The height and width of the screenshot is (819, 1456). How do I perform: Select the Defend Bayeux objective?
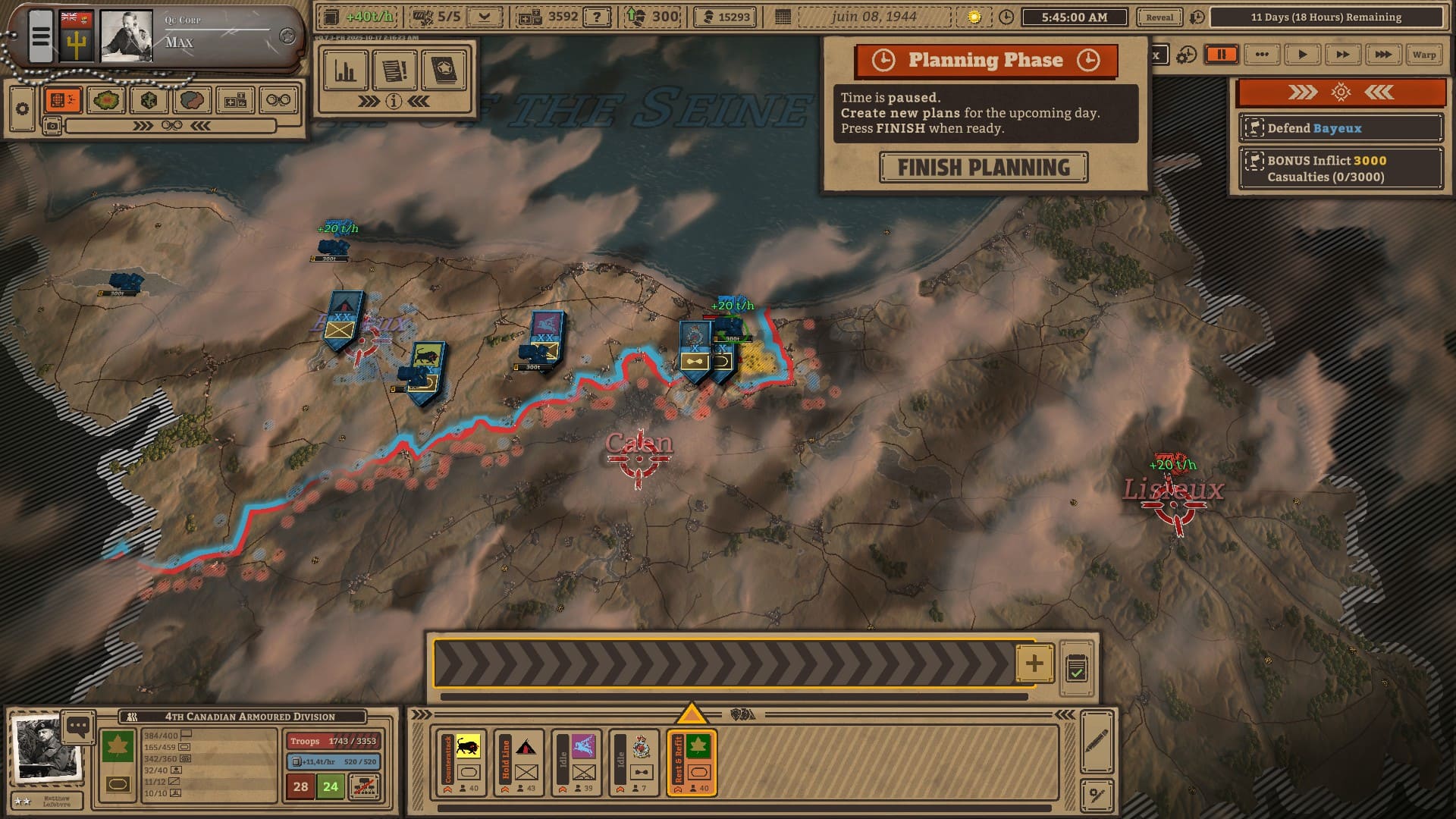click(1340, 128)
